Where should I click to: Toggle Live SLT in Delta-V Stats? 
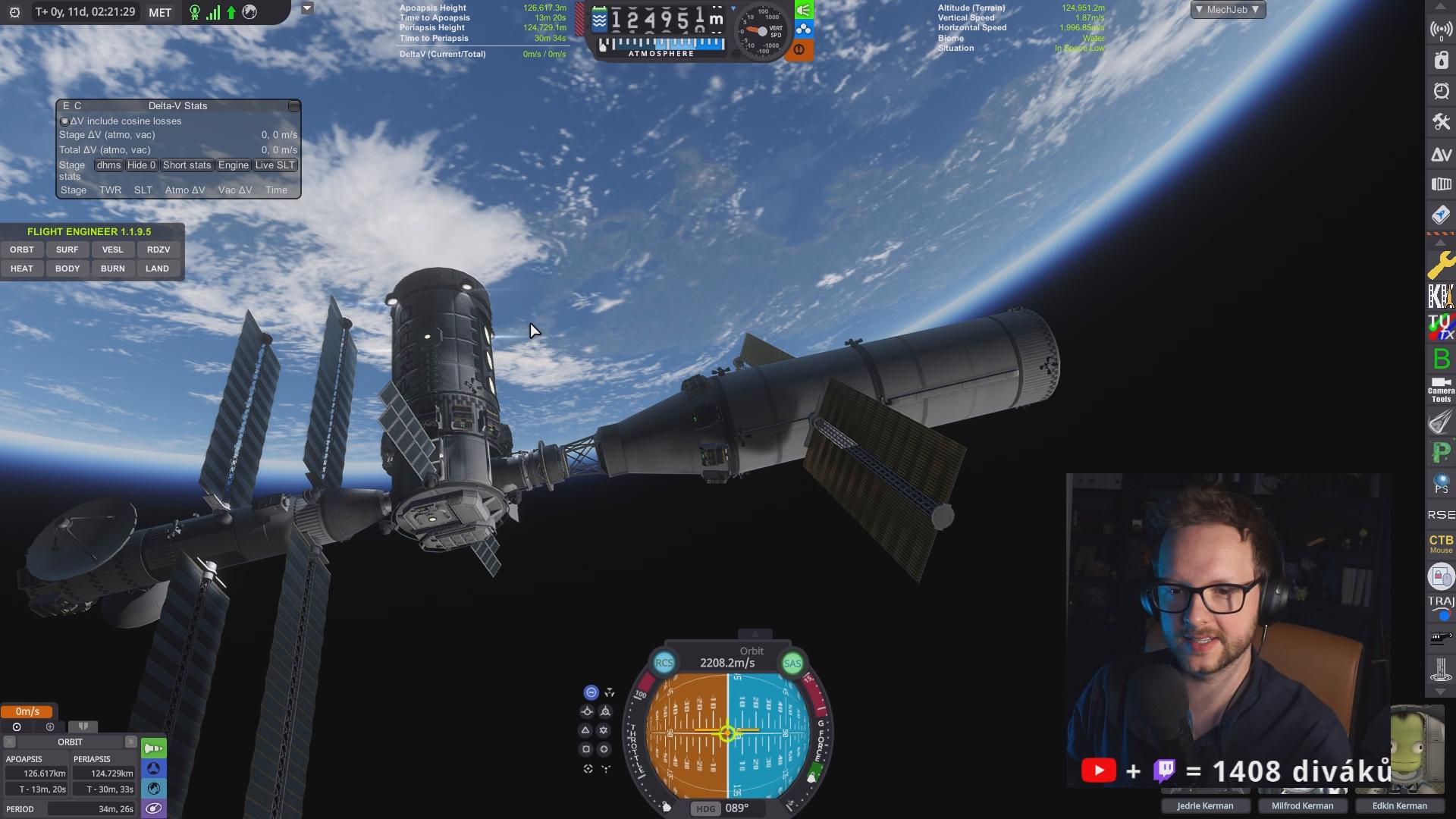click(275, 165)
